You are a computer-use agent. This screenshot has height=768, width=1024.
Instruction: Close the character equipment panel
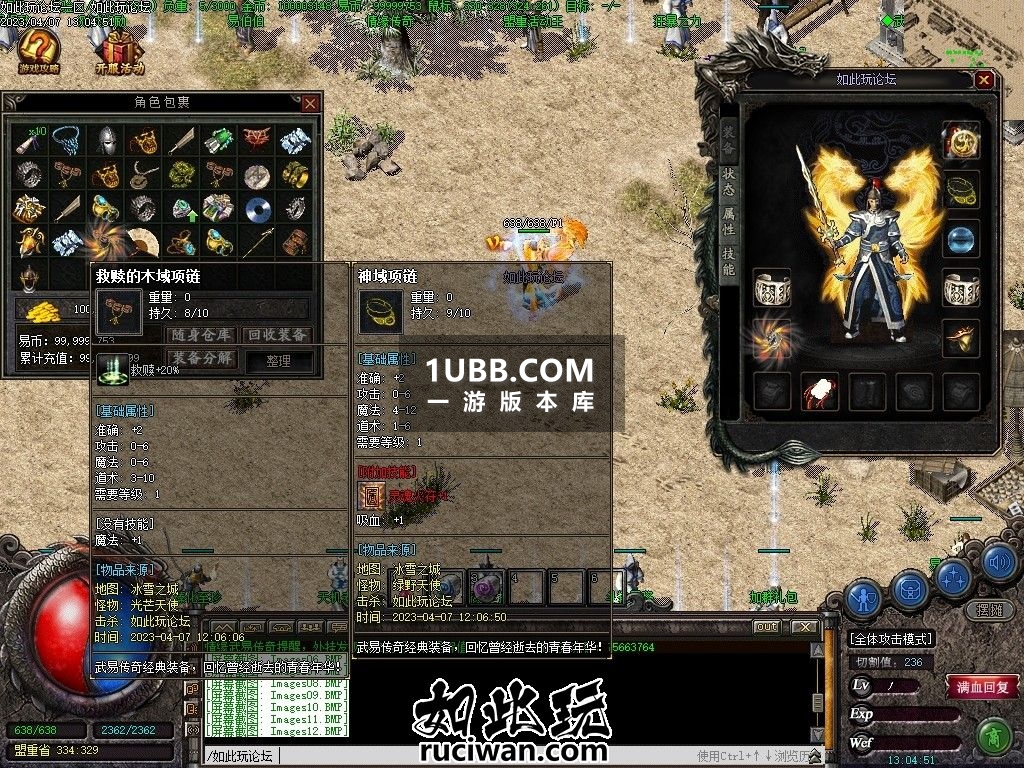pyautogui.click(x=985, y=80)
